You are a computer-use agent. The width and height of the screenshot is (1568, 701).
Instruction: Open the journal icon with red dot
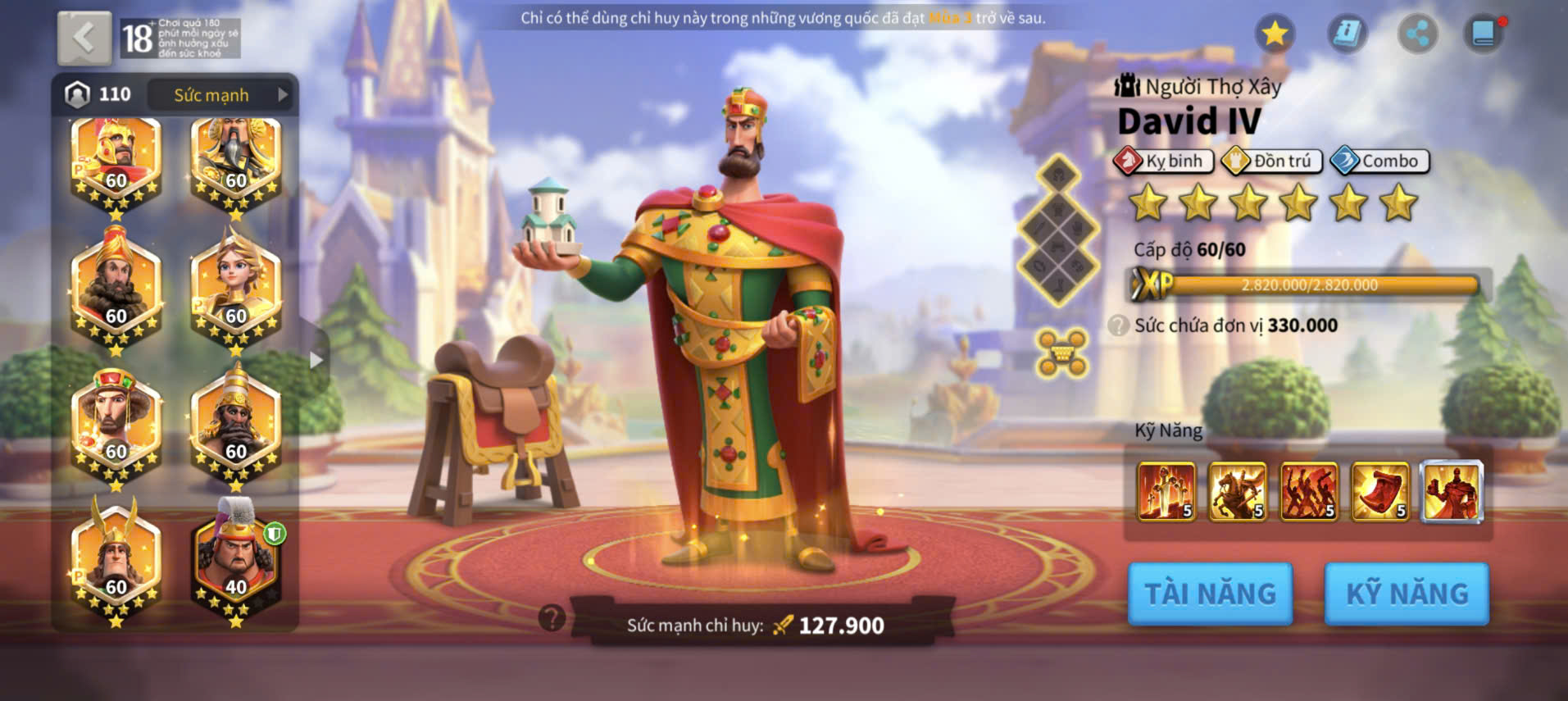(x=1484, y=34)
